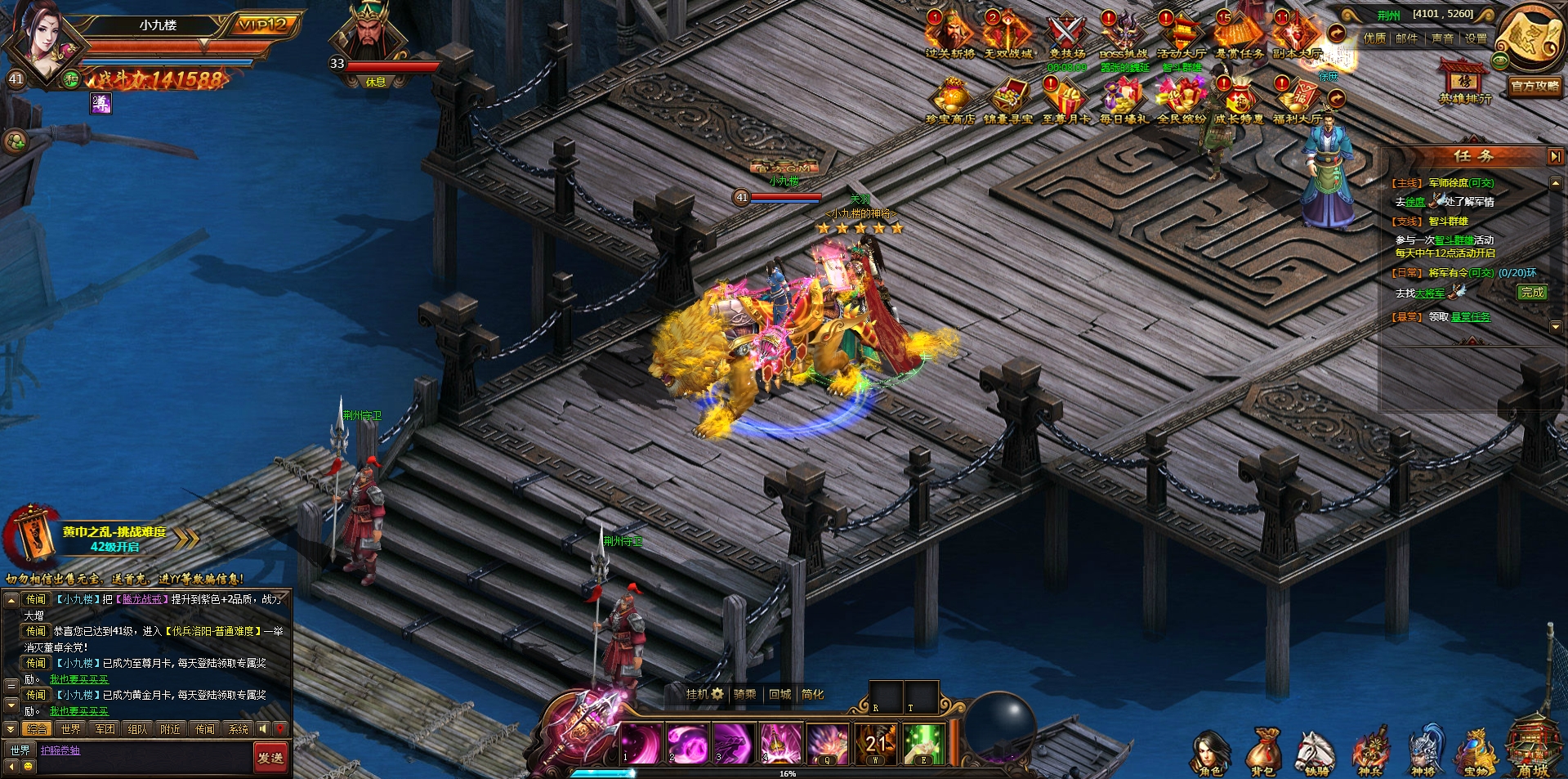Toggle 挂机 auto-battle with gear

point(704,694)
